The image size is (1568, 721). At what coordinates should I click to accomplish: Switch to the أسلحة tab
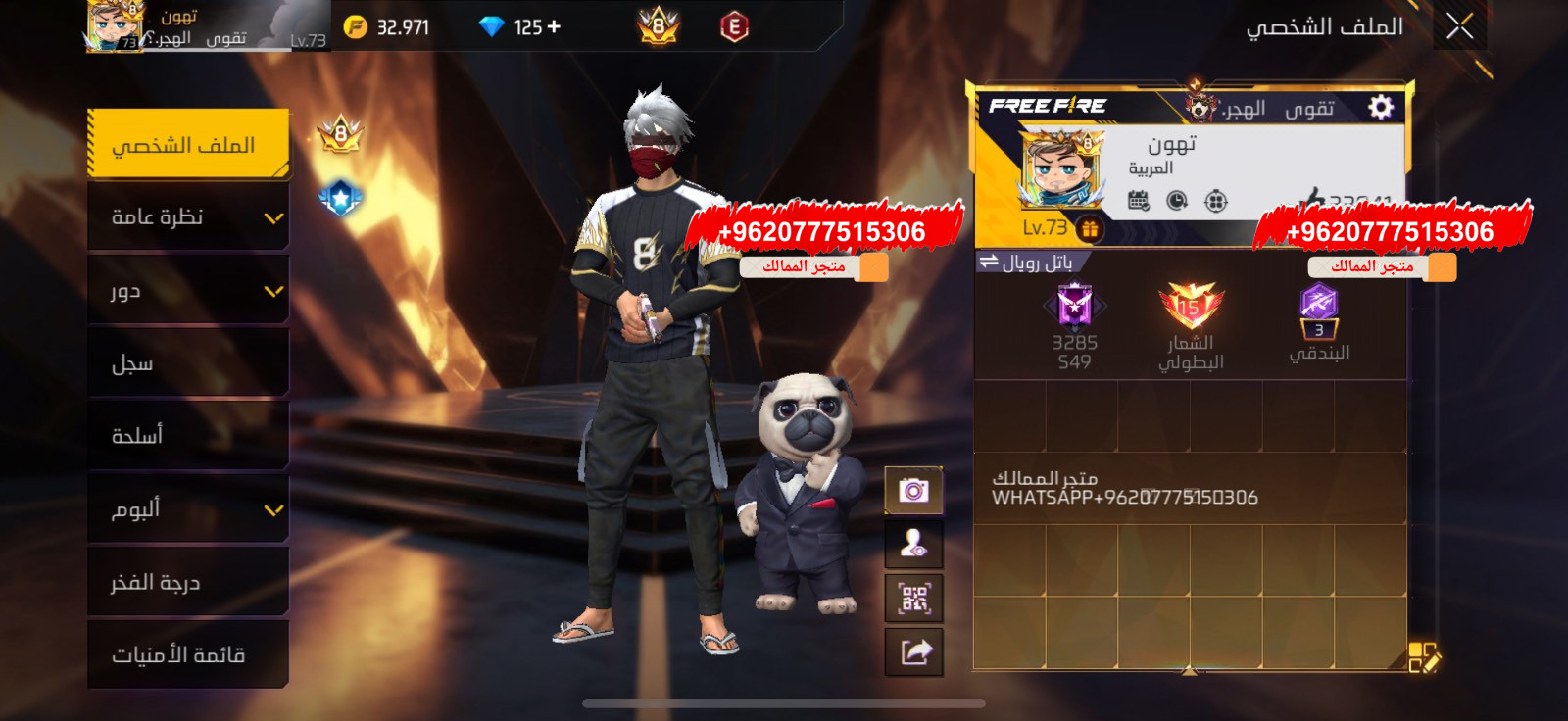tap(188, 435)
